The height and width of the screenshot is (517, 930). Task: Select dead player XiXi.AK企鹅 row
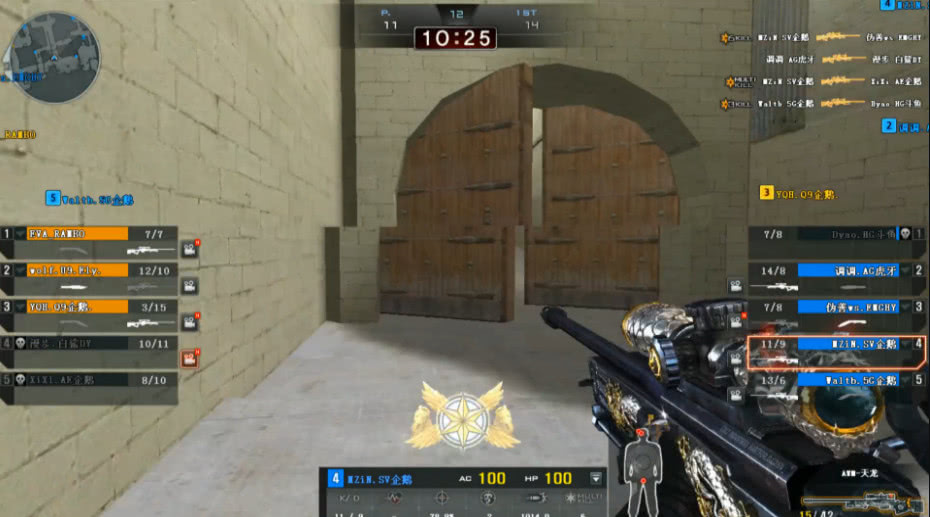[x=79, y=380]
